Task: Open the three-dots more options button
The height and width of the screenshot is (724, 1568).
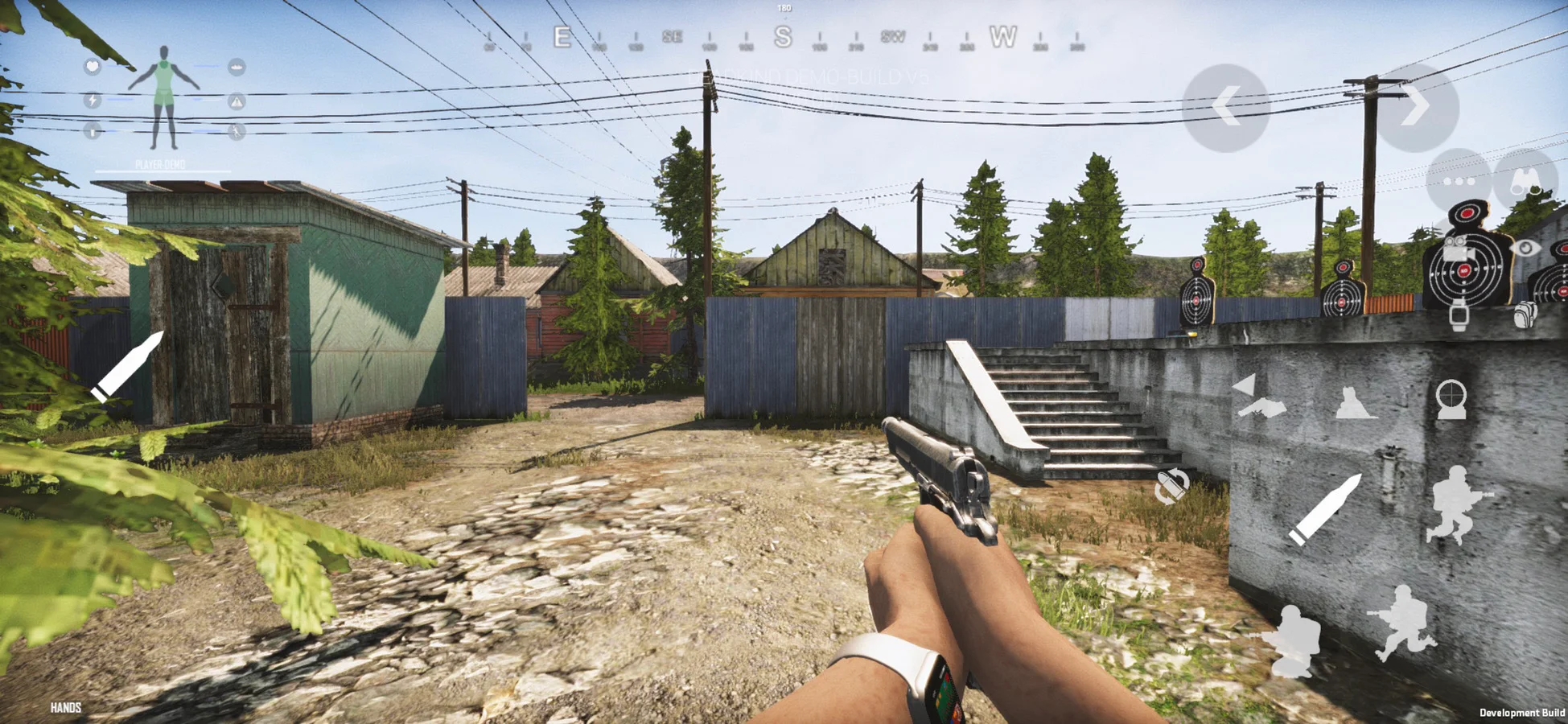Action: [1458, 182]
